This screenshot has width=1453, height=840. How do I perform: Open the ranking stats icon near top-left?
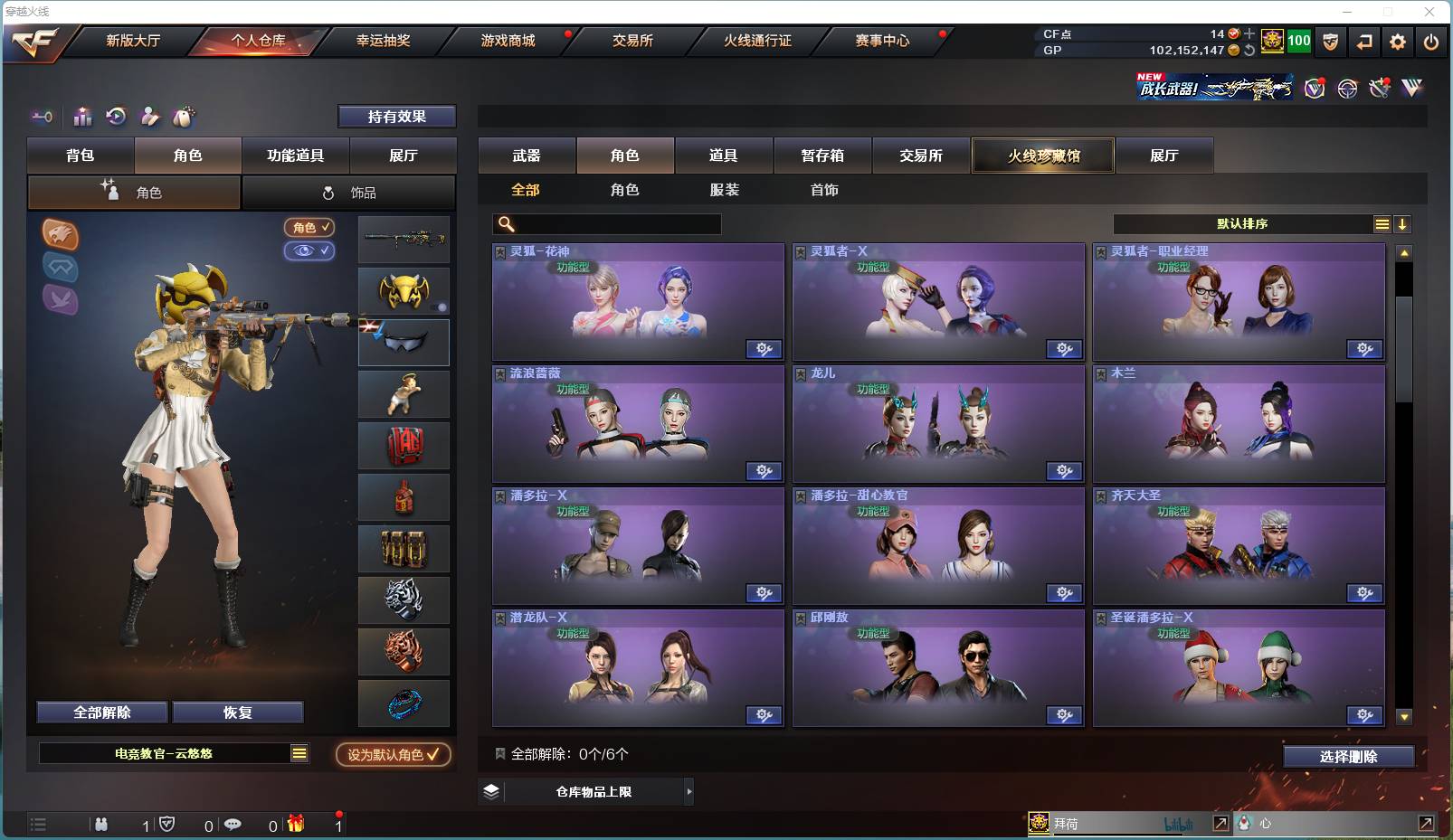[82, 116]
